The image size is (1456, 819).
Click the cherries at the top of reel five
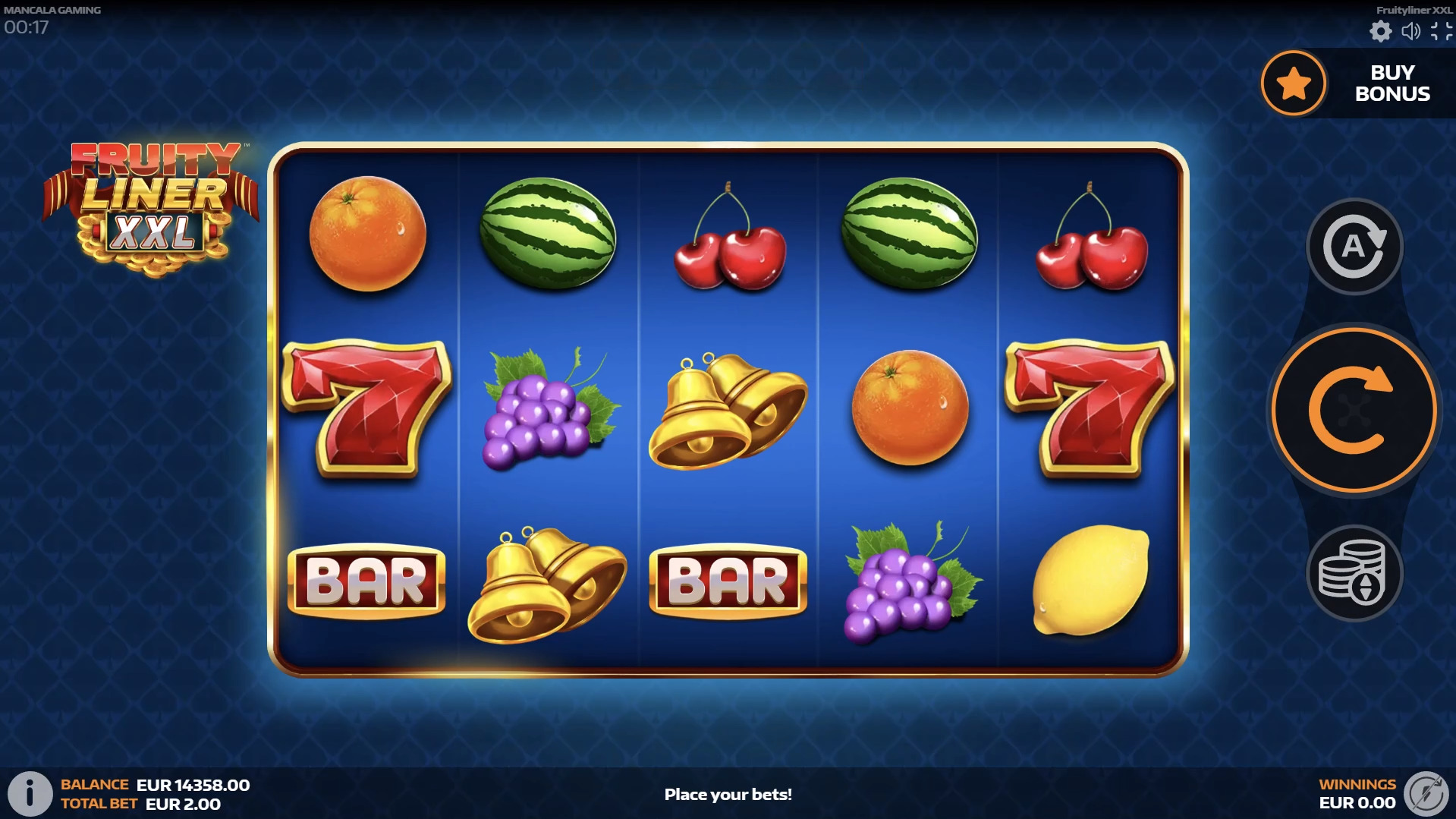coord(1090,243)
